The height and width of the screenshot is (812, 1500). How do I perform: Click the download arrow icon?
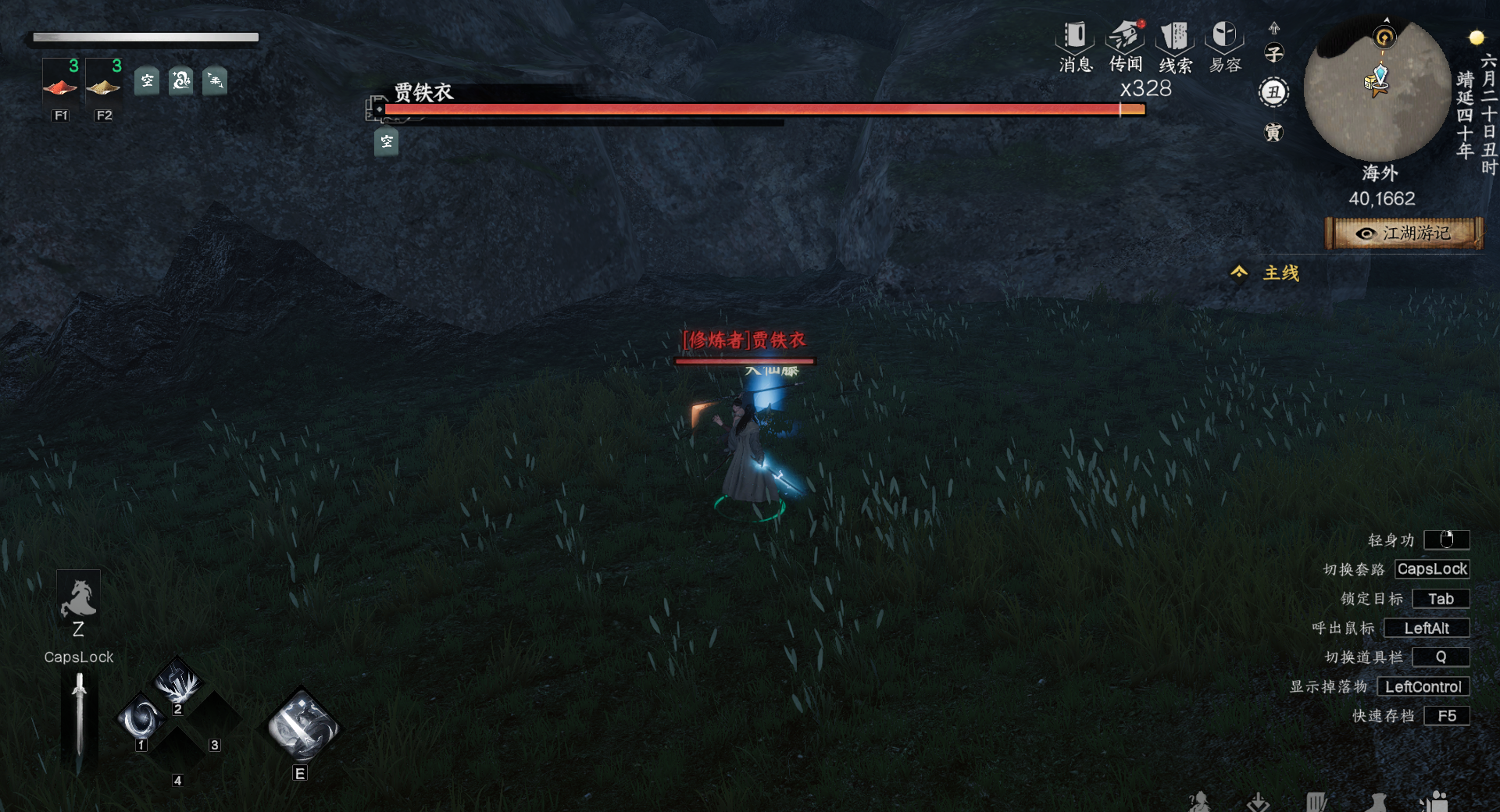(x=1258, y=802)
